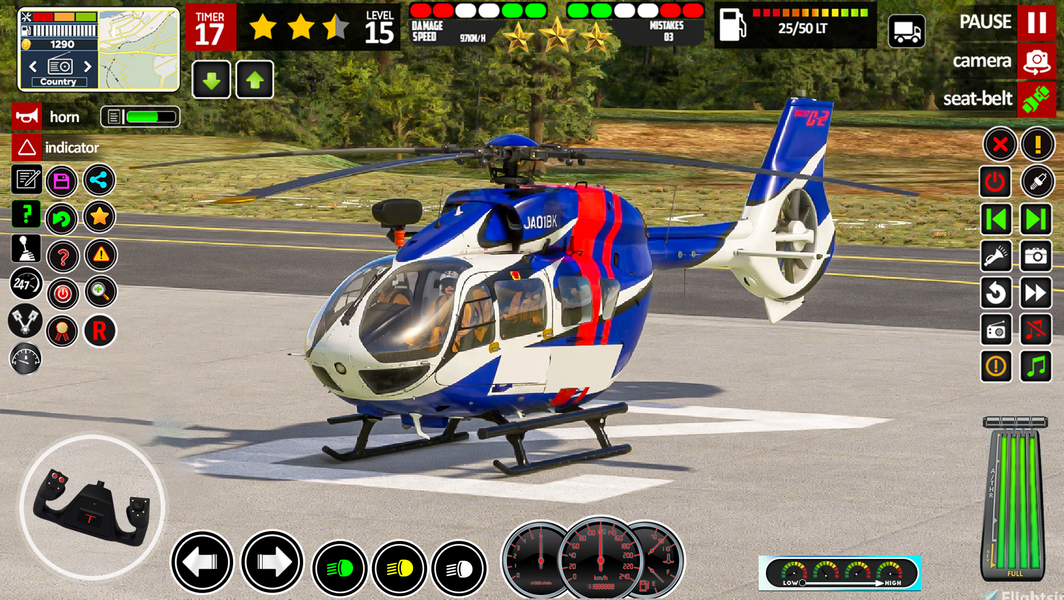The height and width of the screenshot is (600, 1064).
Task: Mute music with the crossed-out note icon
Action: pyautogui.click(x=1036, y=329)
